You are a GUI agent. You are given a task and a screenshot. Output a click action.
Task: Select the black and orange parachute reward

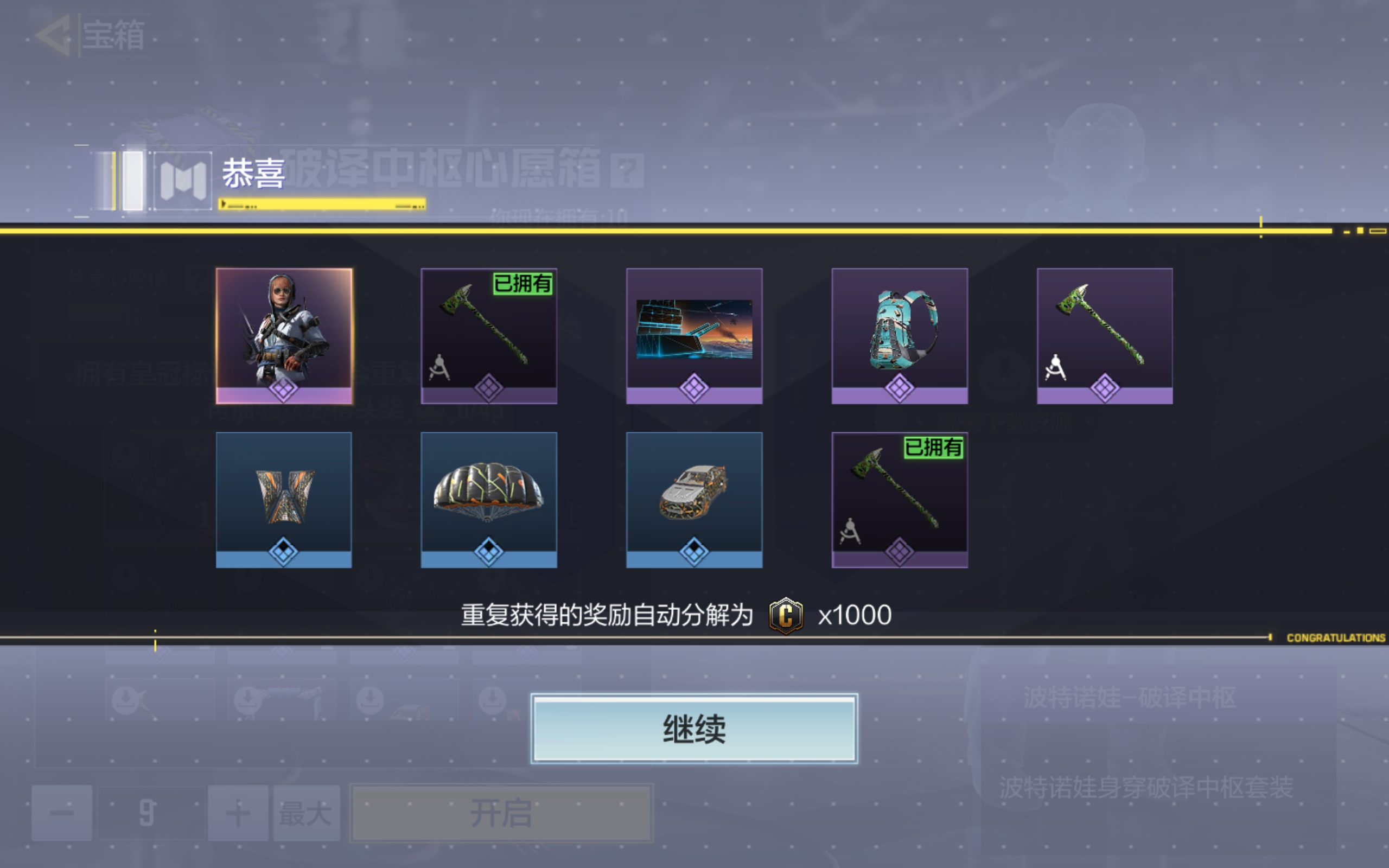[x=488, y=500]
